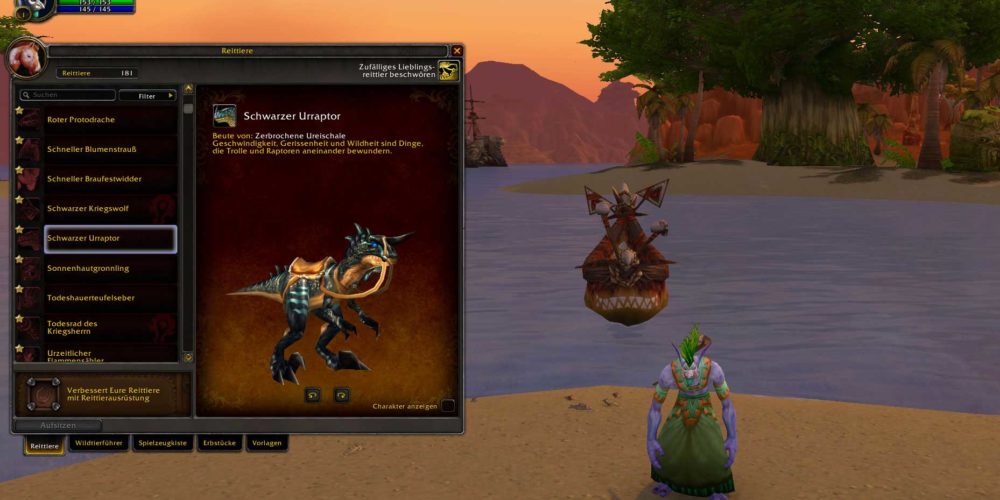Switch to the Wildtierführer tab
Image resolution: width=1000 pixels, height=500 pixels.
click(101, 443)
